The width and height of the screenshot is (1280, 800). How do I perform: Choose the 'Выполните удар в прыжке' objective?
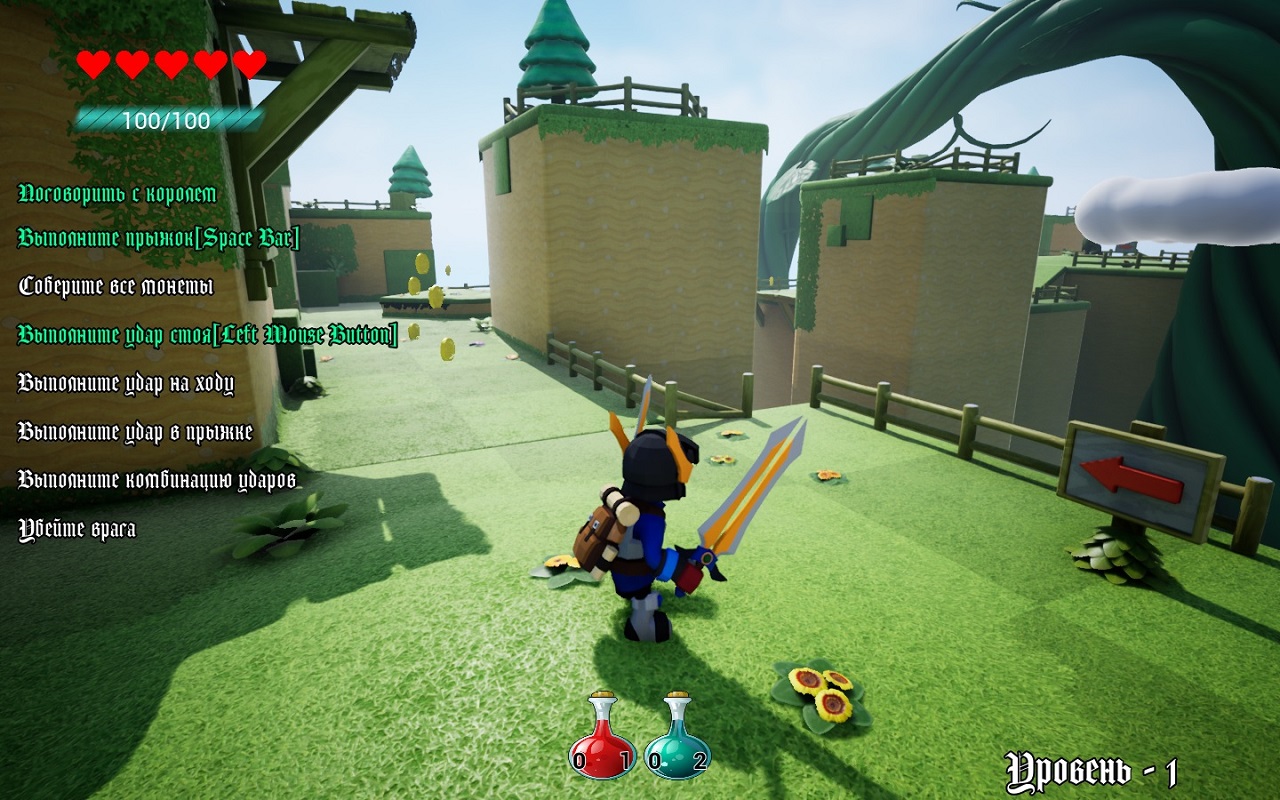click(x=135, y=432)
